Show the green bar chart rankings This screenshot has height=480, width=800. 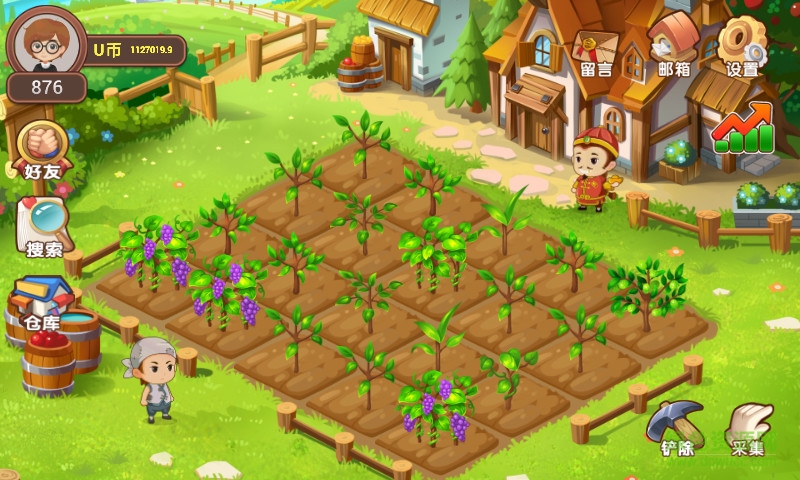coord(742,130)
